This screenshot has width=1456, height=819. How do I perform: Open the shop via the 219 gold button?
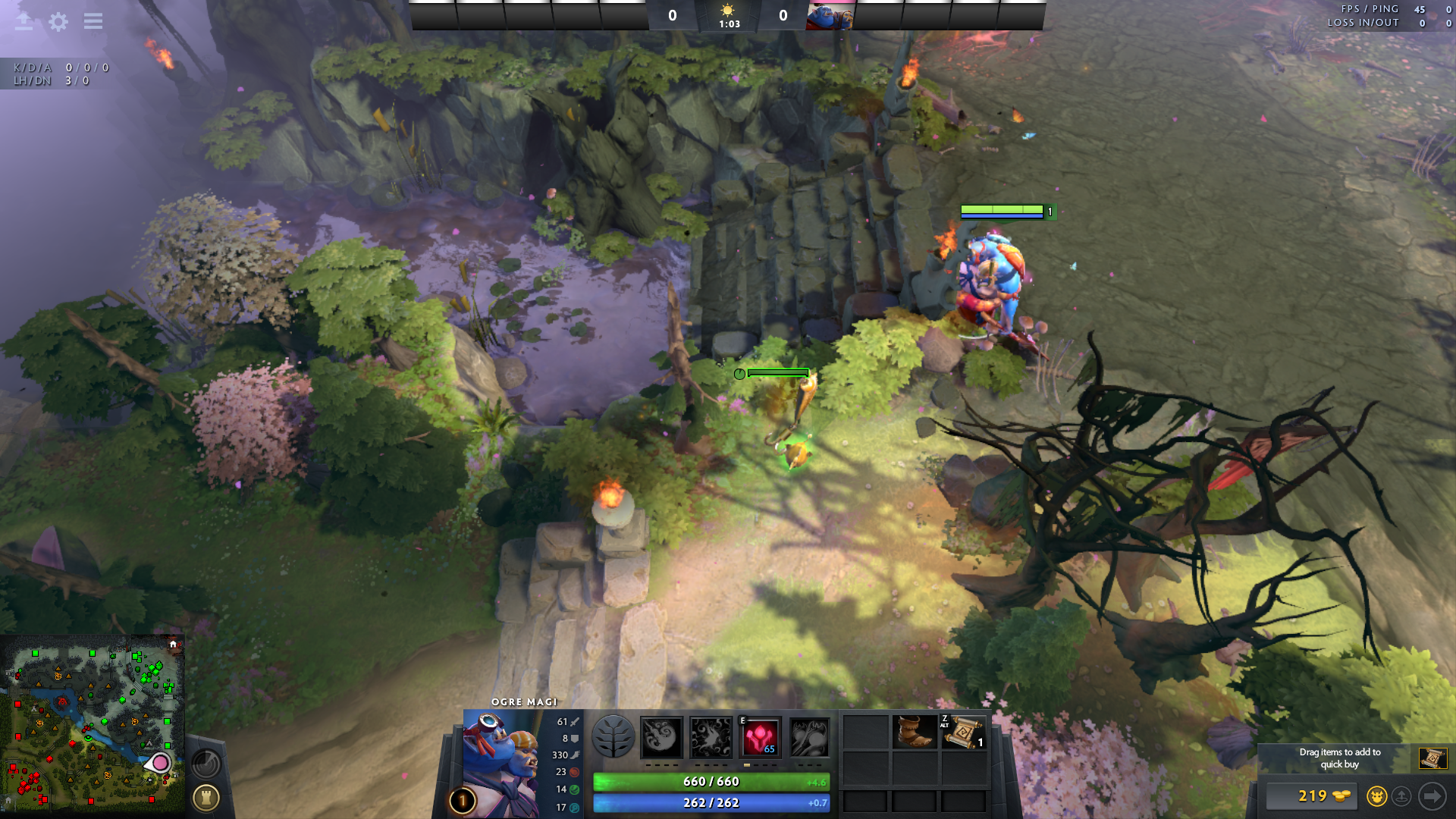point(1313,795)
